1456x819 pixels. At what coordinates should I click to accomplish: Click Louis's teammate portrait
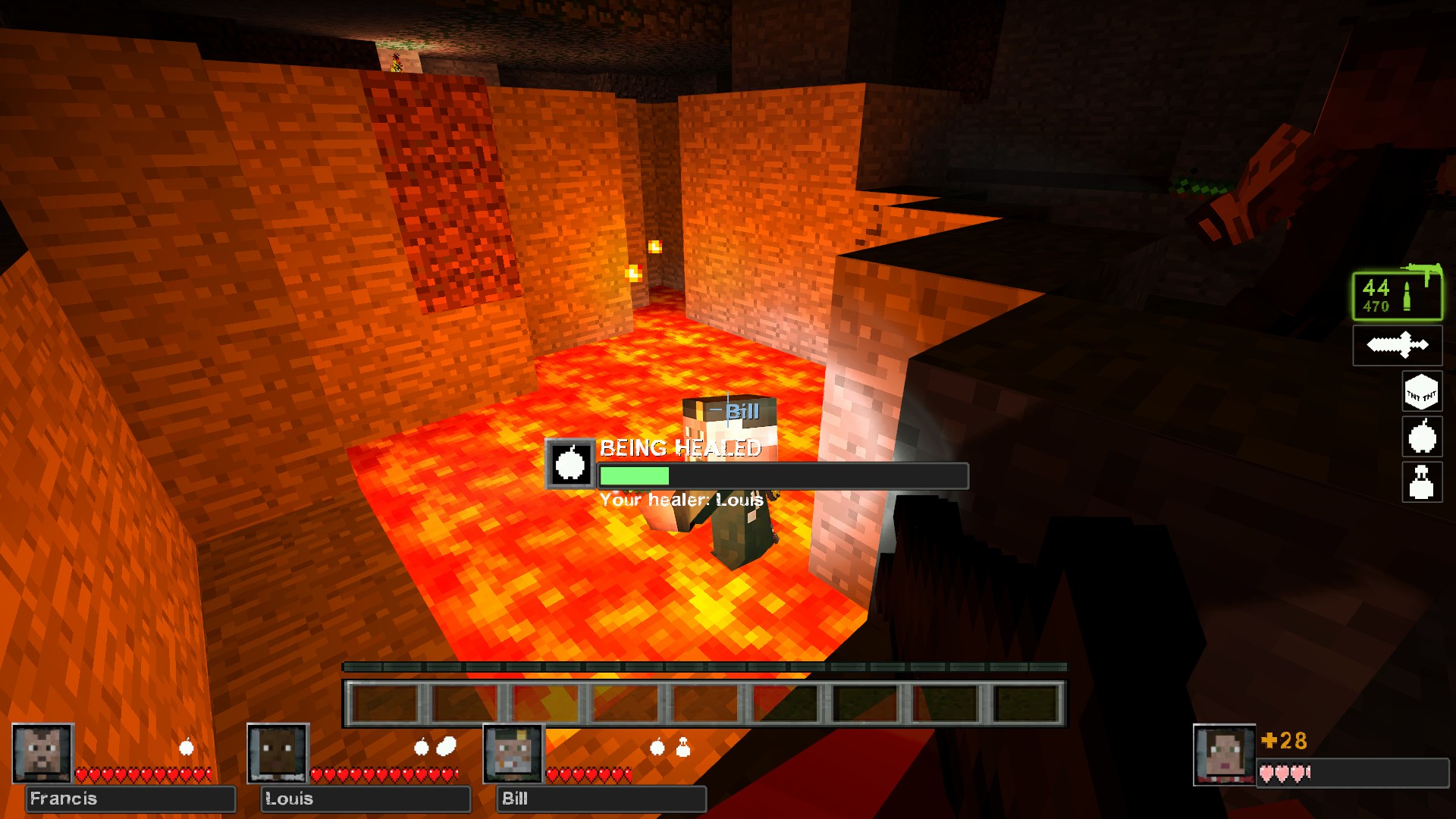[278, 753]
